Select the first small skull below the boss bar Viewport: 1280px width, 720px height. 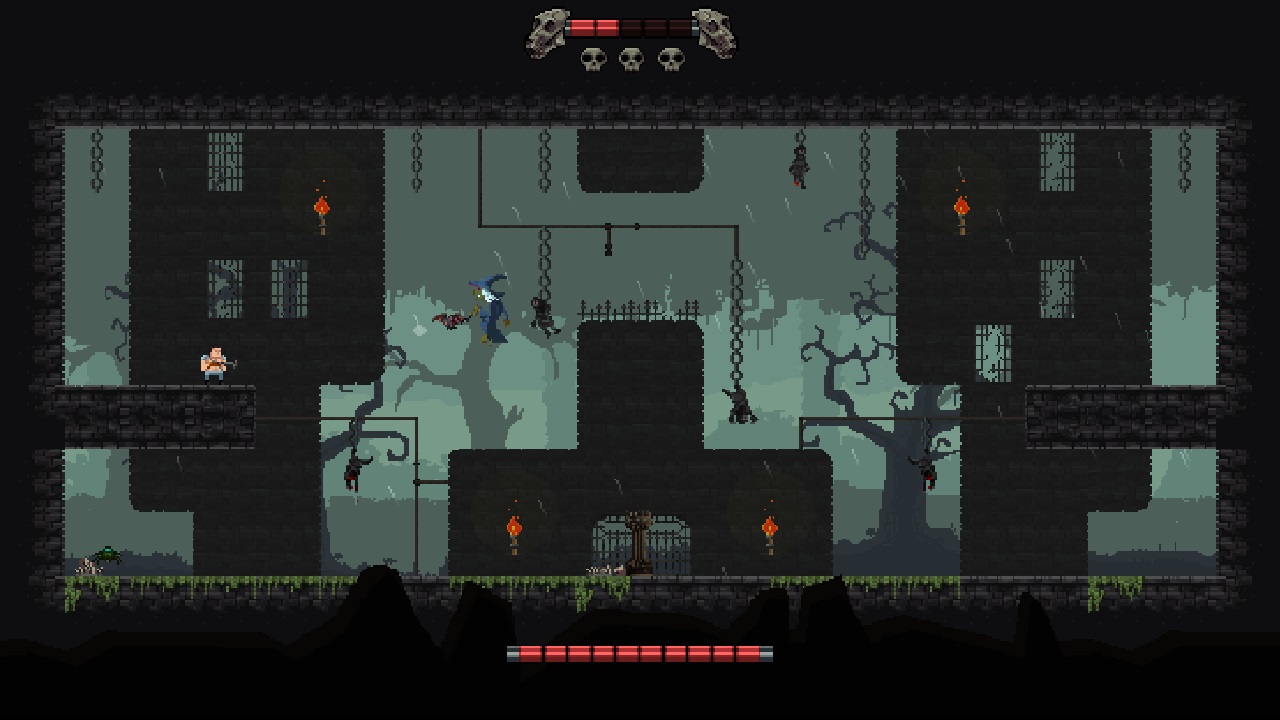596,57
